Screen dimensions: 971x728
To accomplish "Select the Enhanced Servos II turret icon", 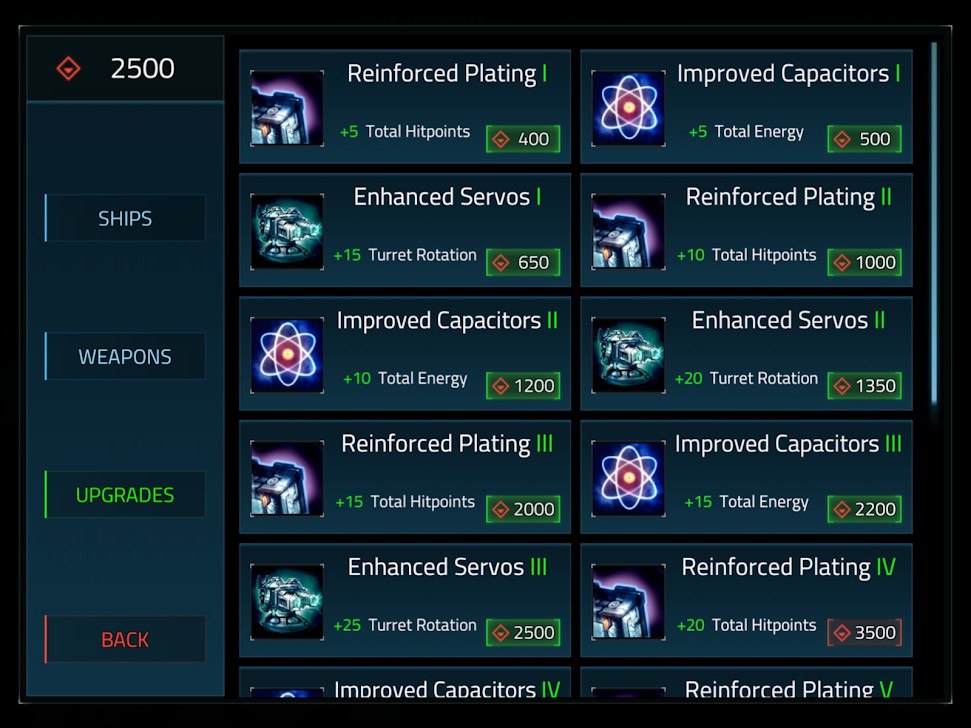I will 628,355.
